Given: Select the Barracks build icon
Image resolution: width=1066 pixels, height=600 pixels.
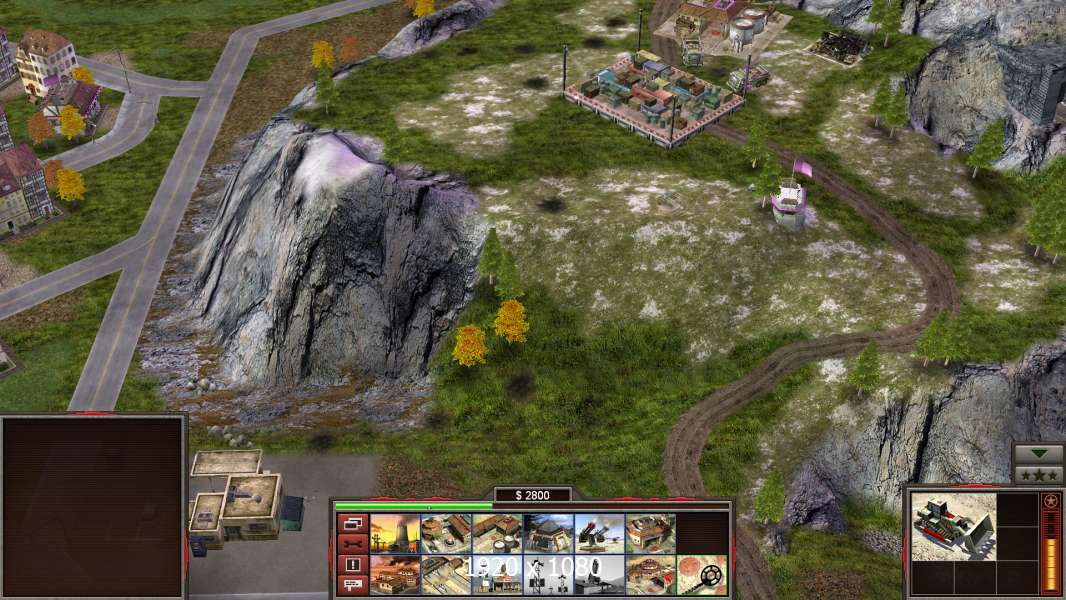Looking at the screenshot, I should pyautogui.click(x=446, y=533).
